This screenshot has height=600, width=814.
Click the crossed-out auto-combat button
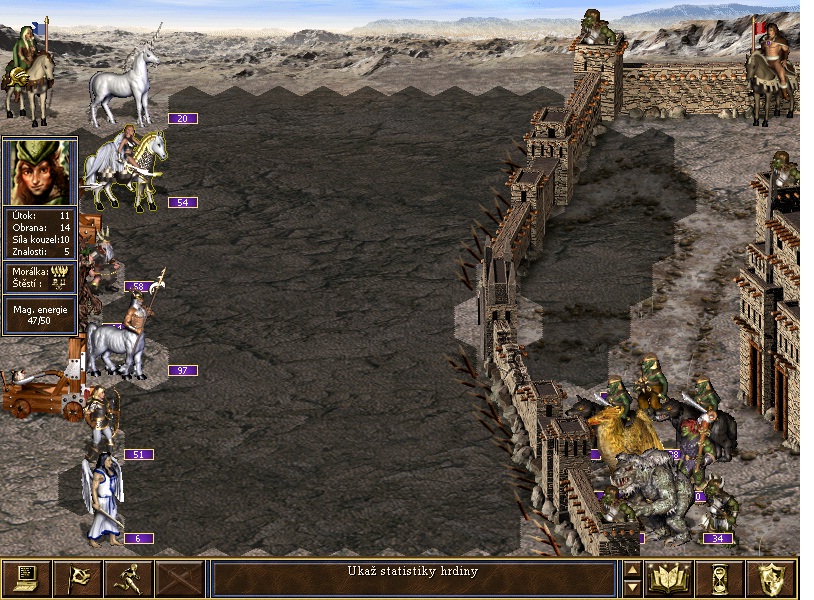(180, 578)
